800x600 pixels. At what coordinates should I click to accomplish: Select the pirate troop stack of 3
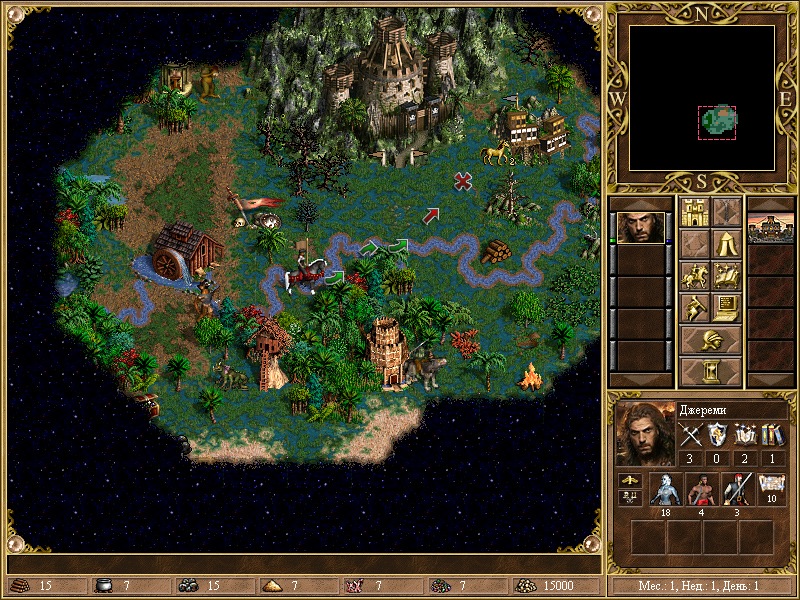(x=736, y=490)
